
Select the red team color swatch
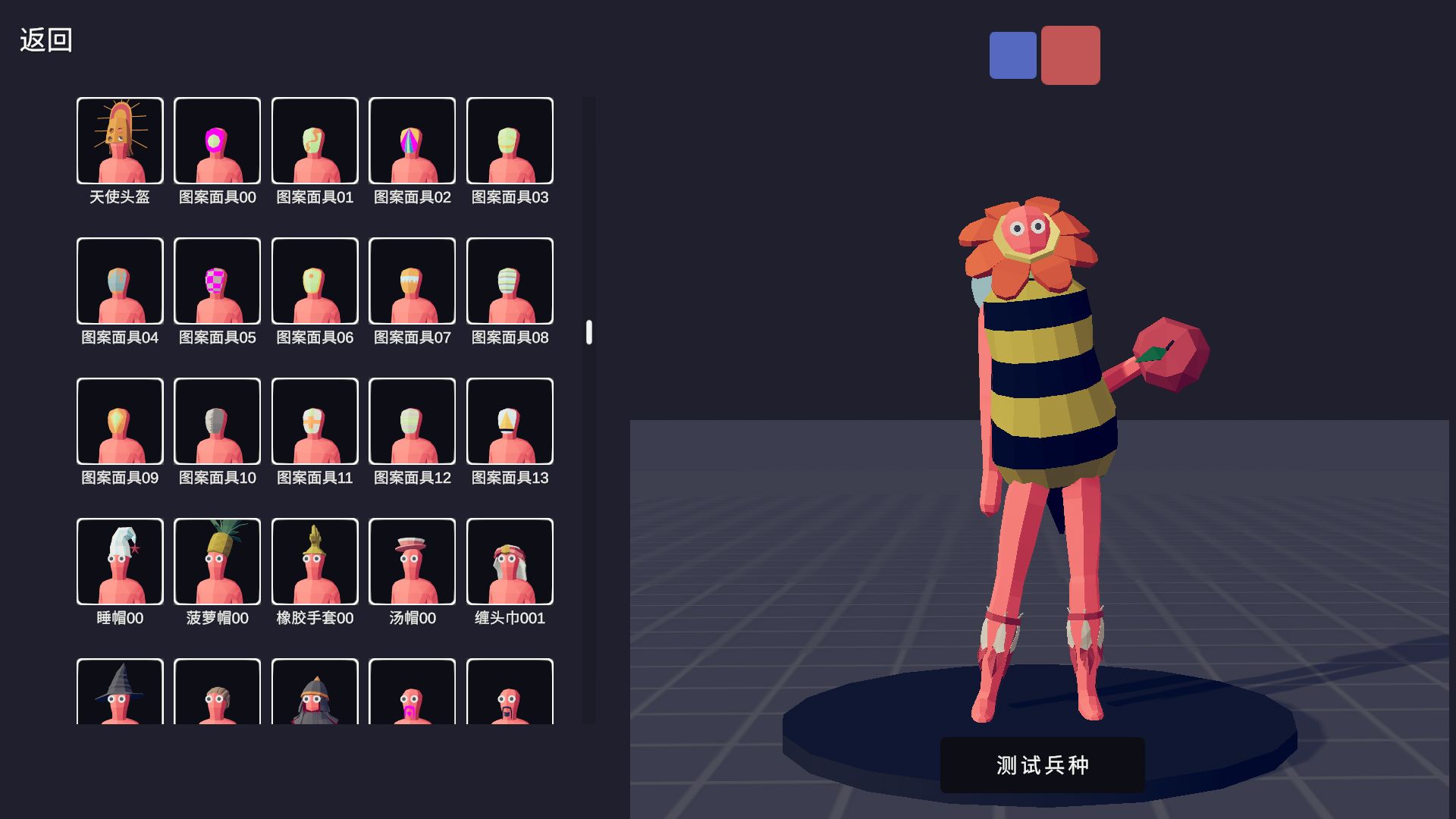pos(1070,55)
